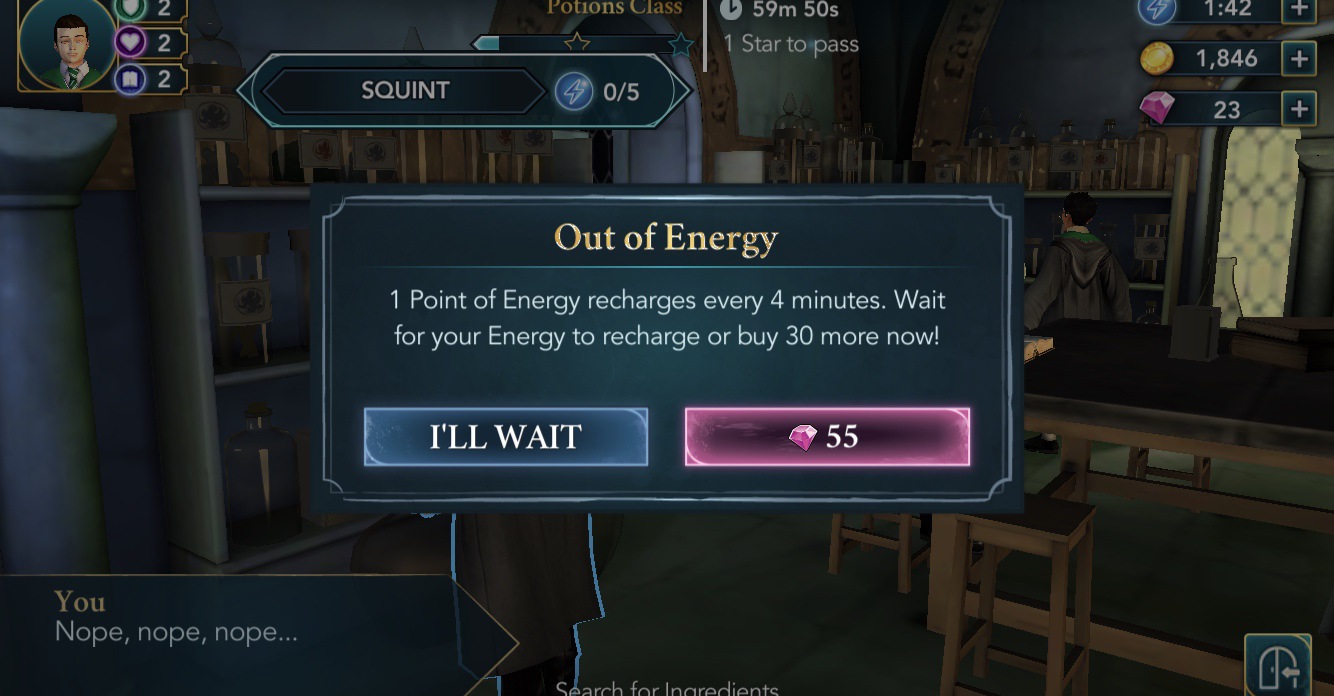Add more pink gems with plus button
The height and width of the screenshot is (696, 1334).
pos(1298,109)
